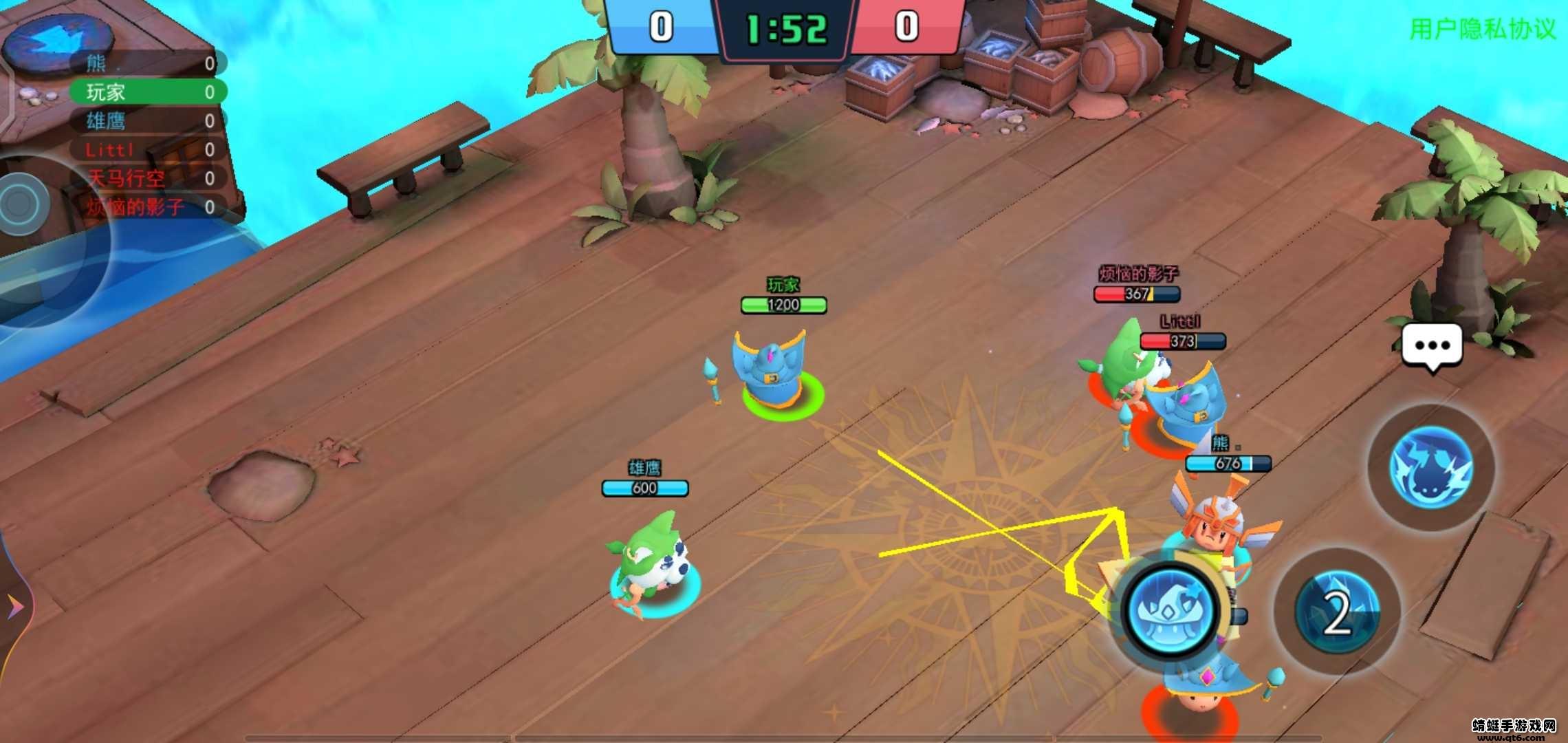Open the chat speech bubble
The image size is (1568, 743).
point(1432,346)
